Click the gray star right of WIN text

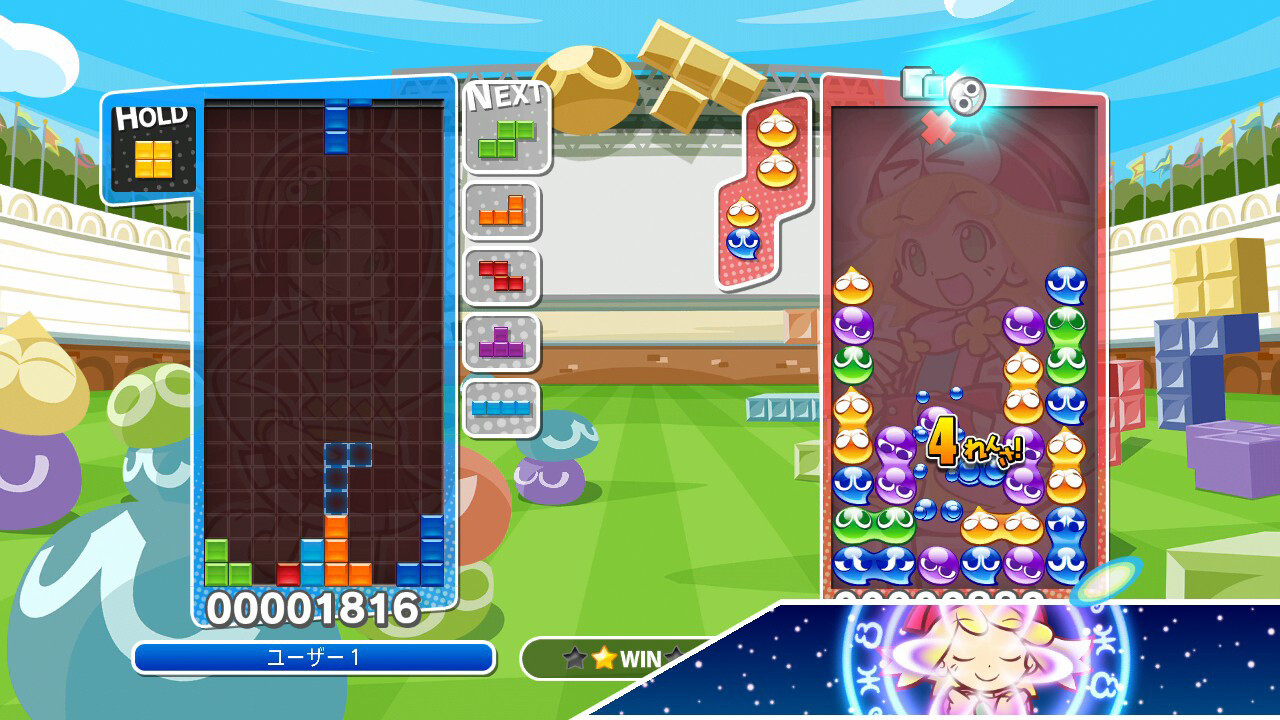[x=672, y=655]
